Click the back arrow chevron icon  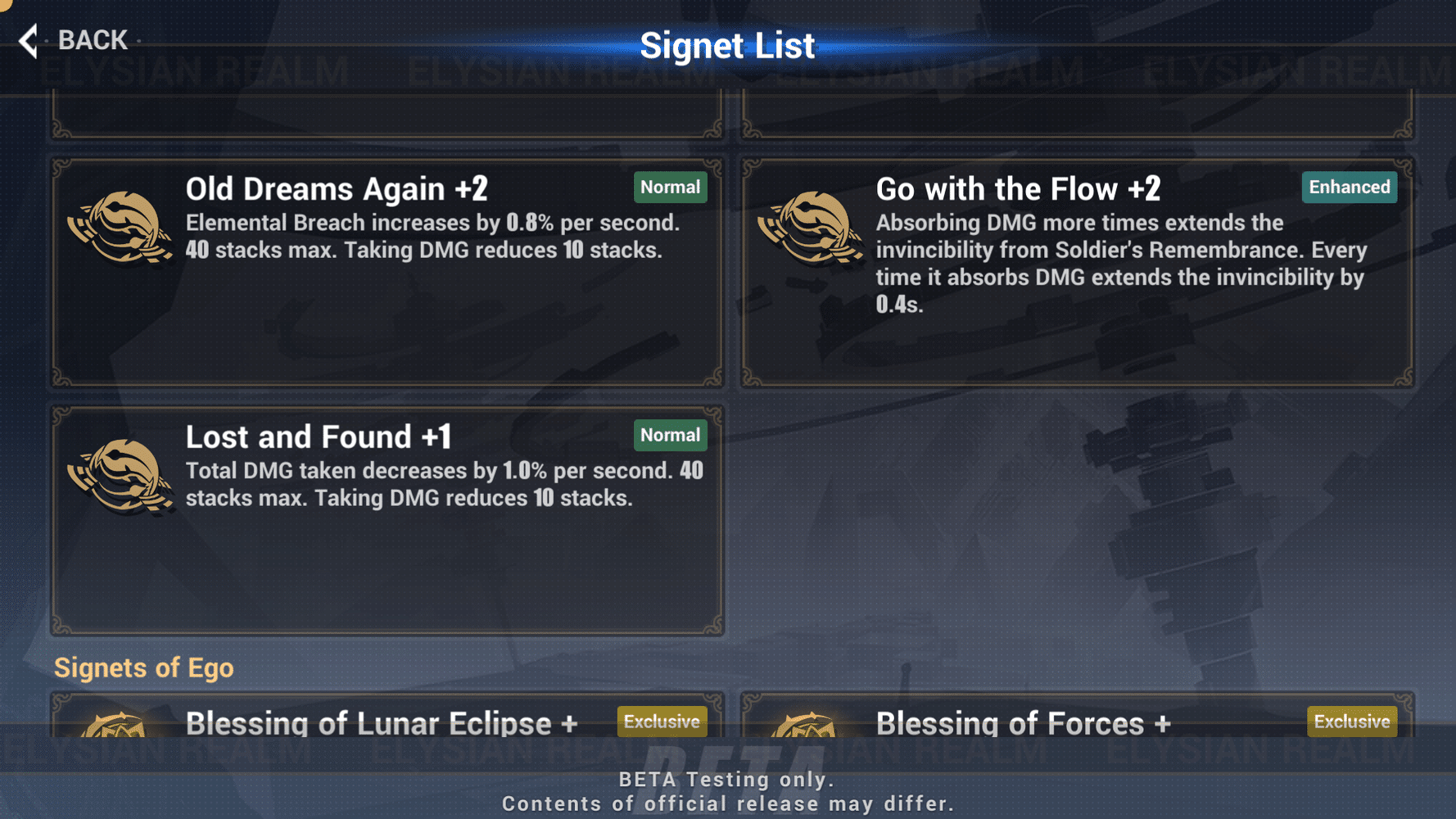(x=27, y=38)
